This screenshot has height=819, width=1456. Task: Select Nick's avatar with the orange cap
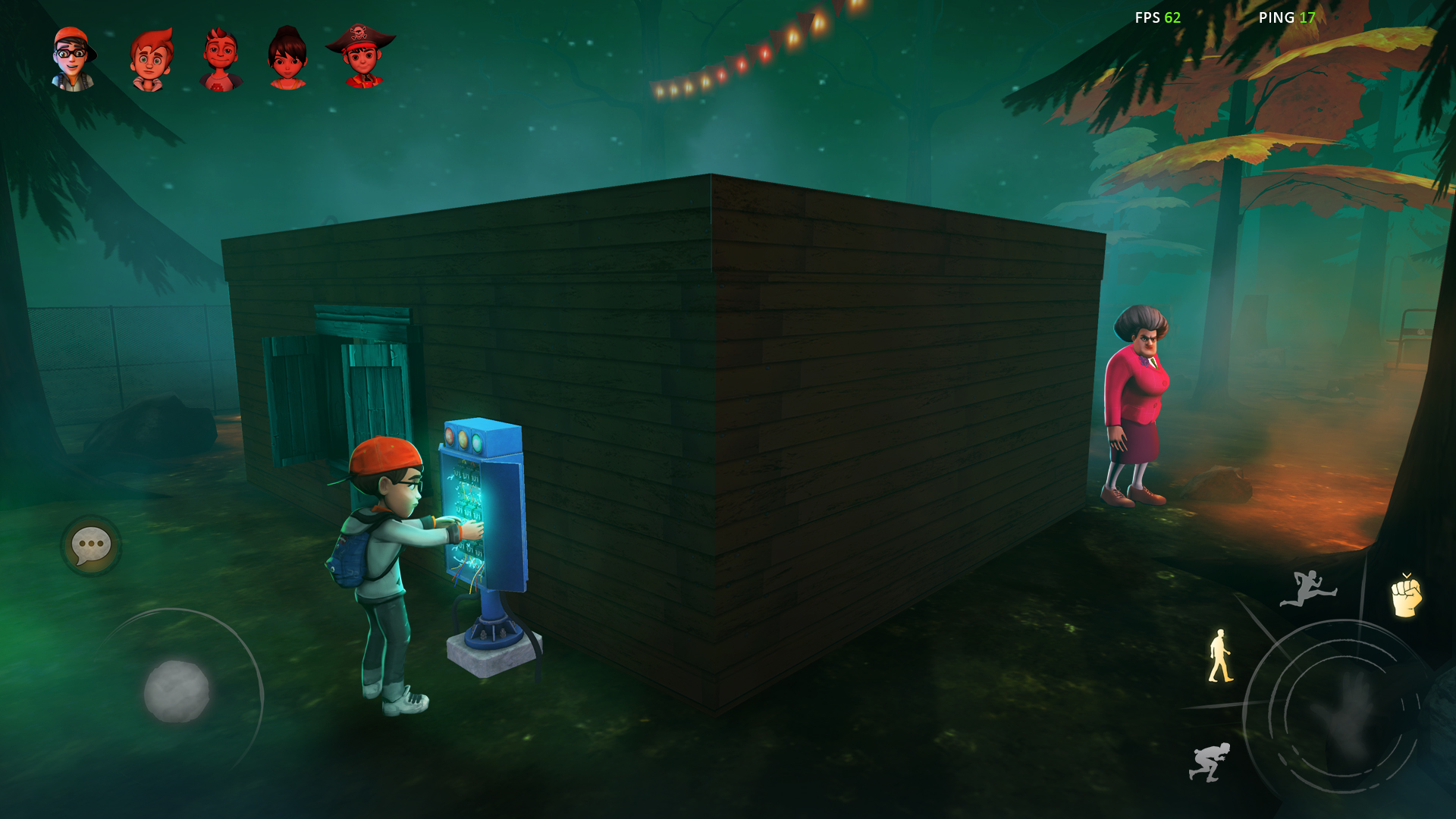tap(74, 57)
